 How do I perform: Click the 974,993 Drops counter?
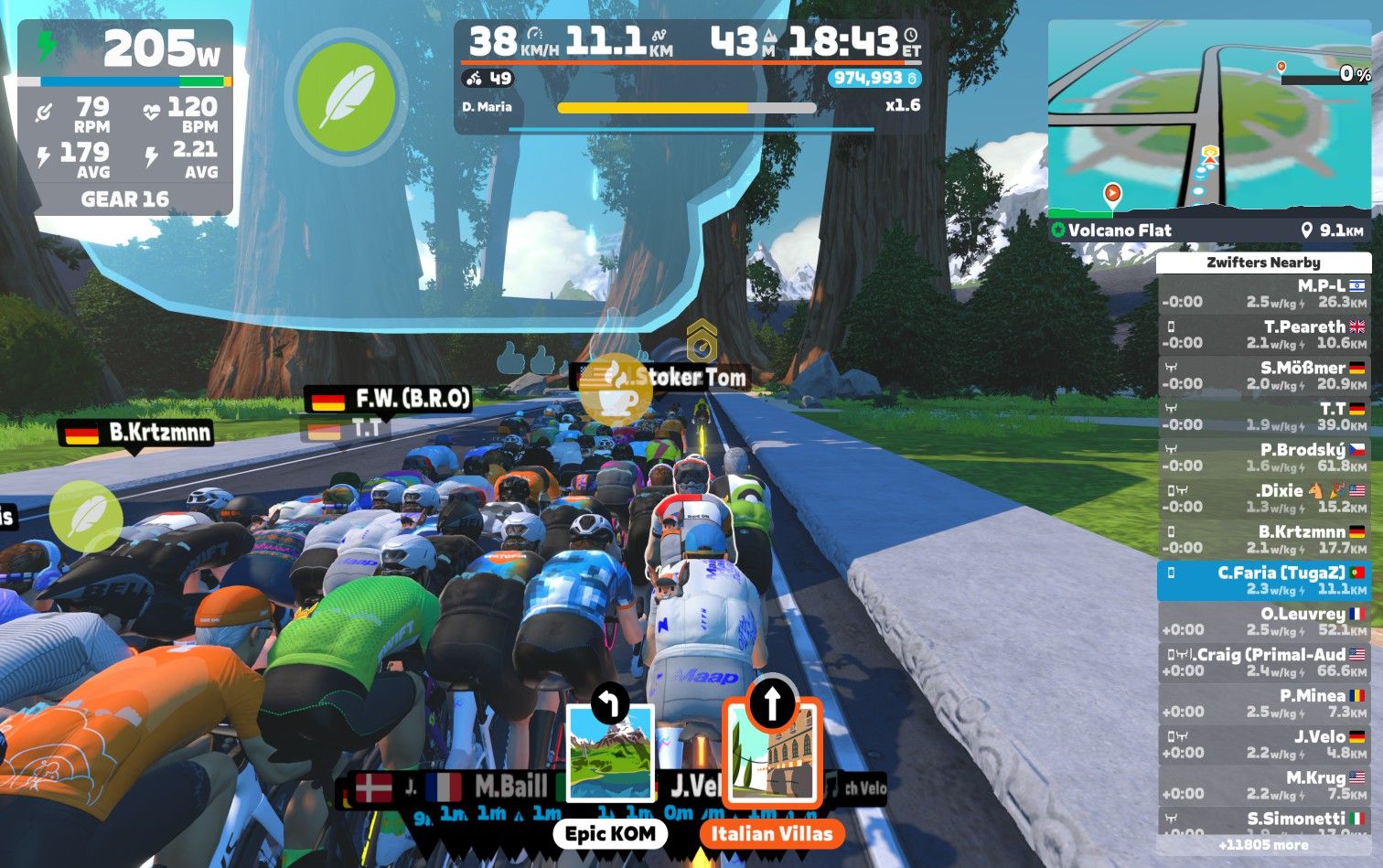874,79
